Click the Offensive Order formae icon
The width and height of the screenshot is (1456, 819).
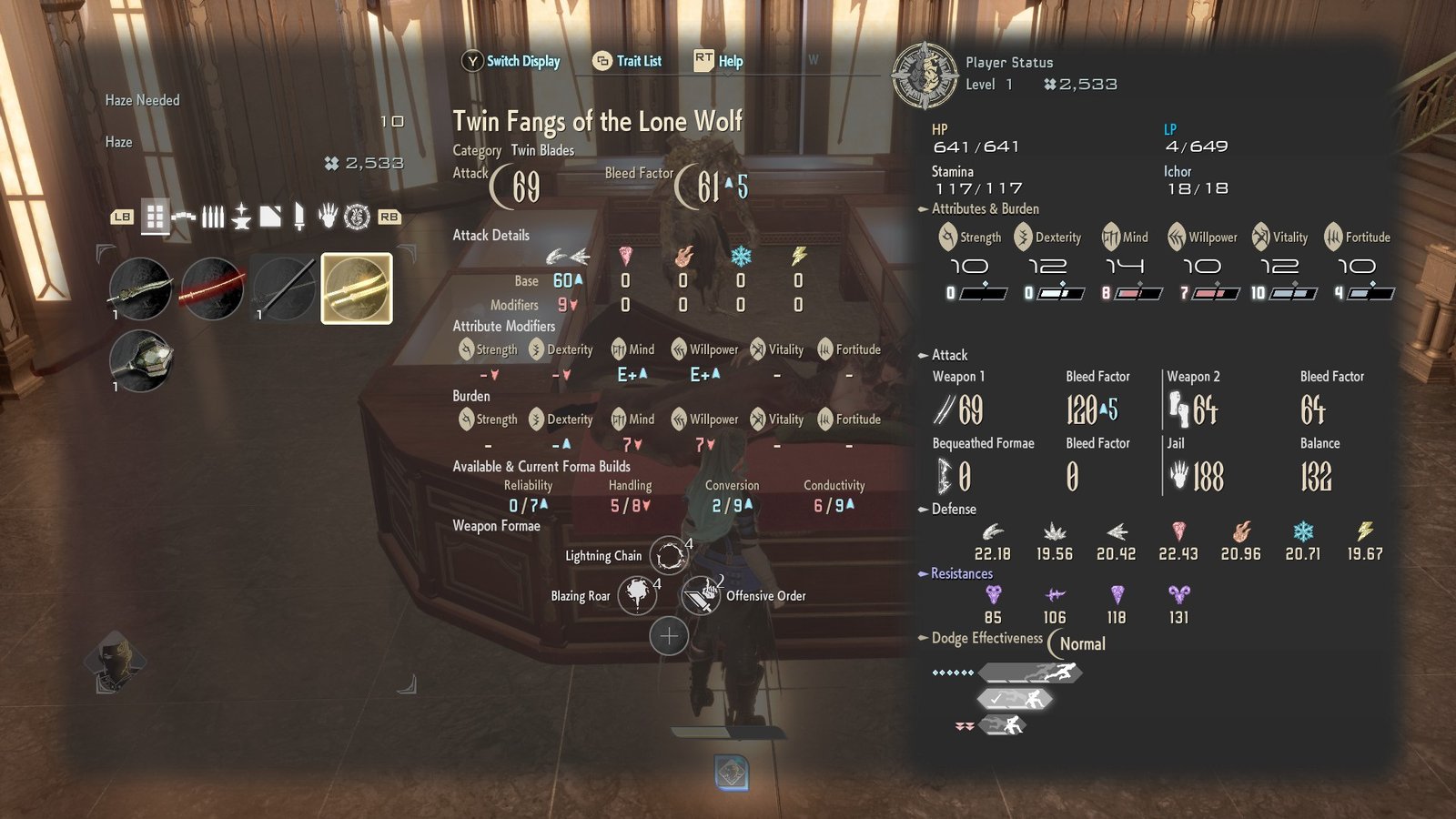701,596
